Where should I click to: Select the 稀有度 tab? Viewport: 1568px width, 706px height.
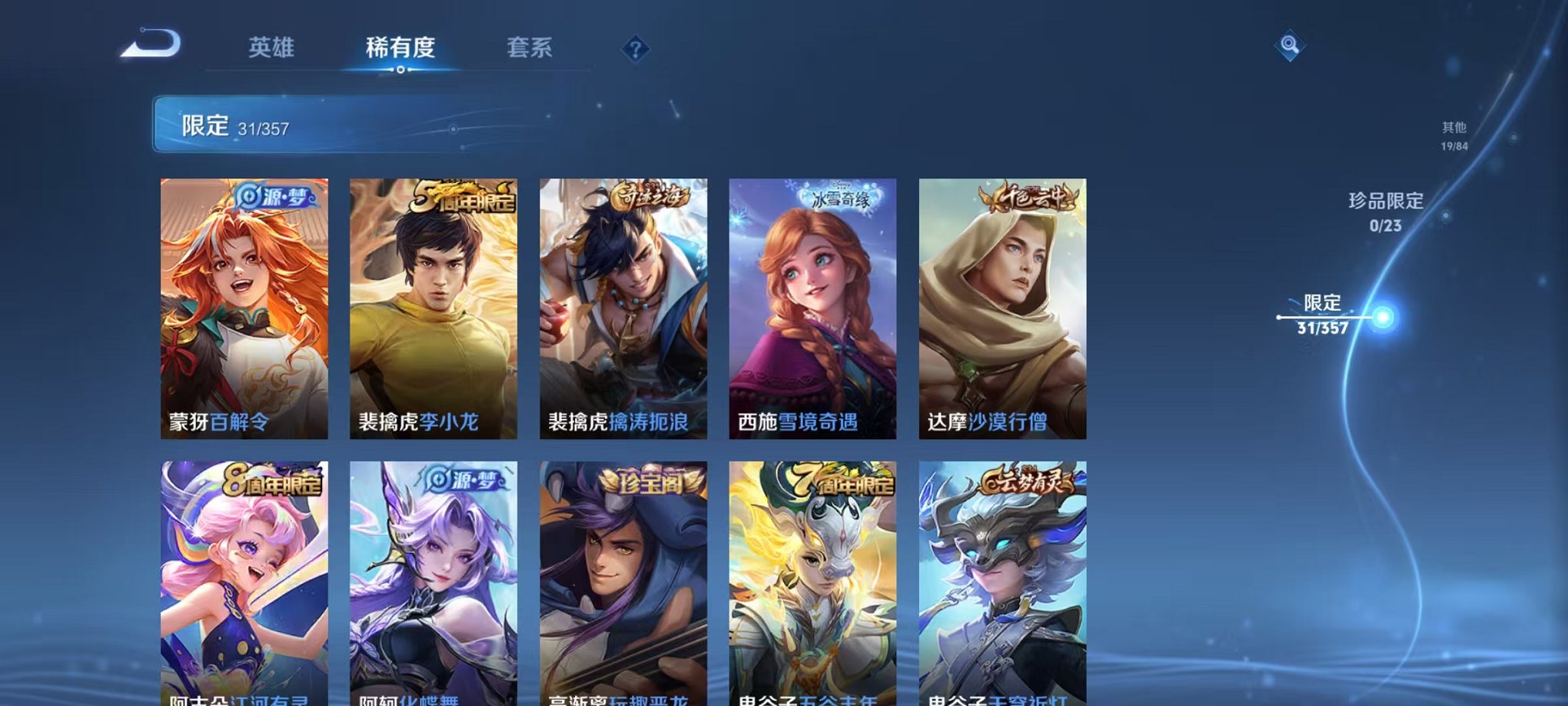[398, 48]
